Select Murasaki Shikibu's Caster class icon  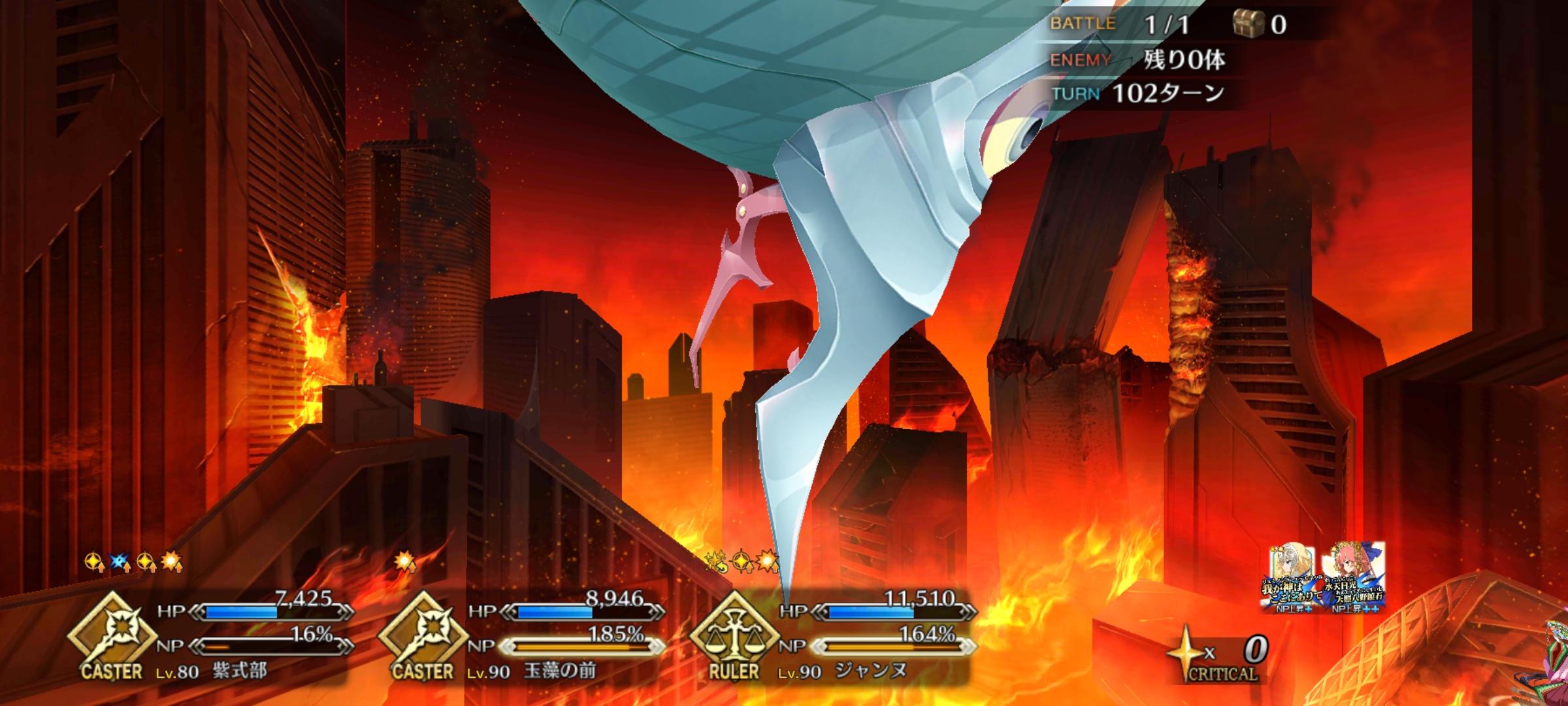click(112, 637)
